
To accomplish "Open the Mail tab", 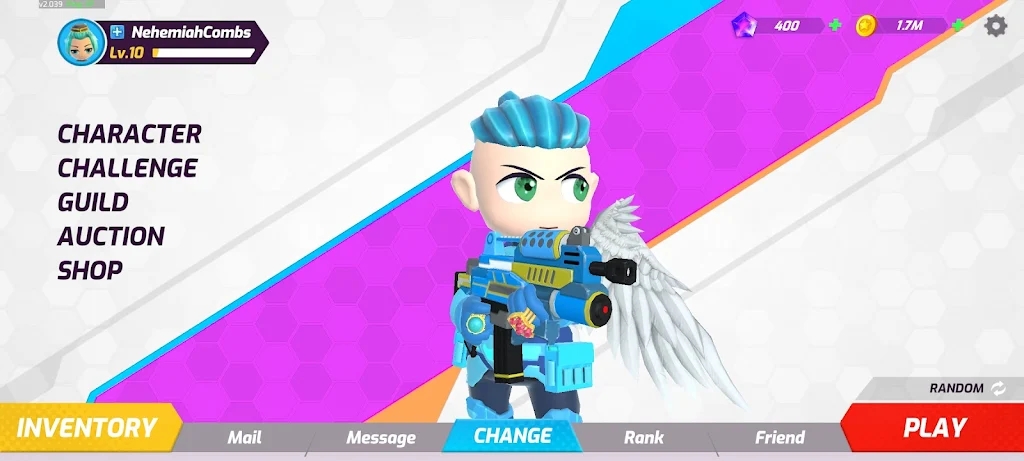I will click(x=244, y=437).
